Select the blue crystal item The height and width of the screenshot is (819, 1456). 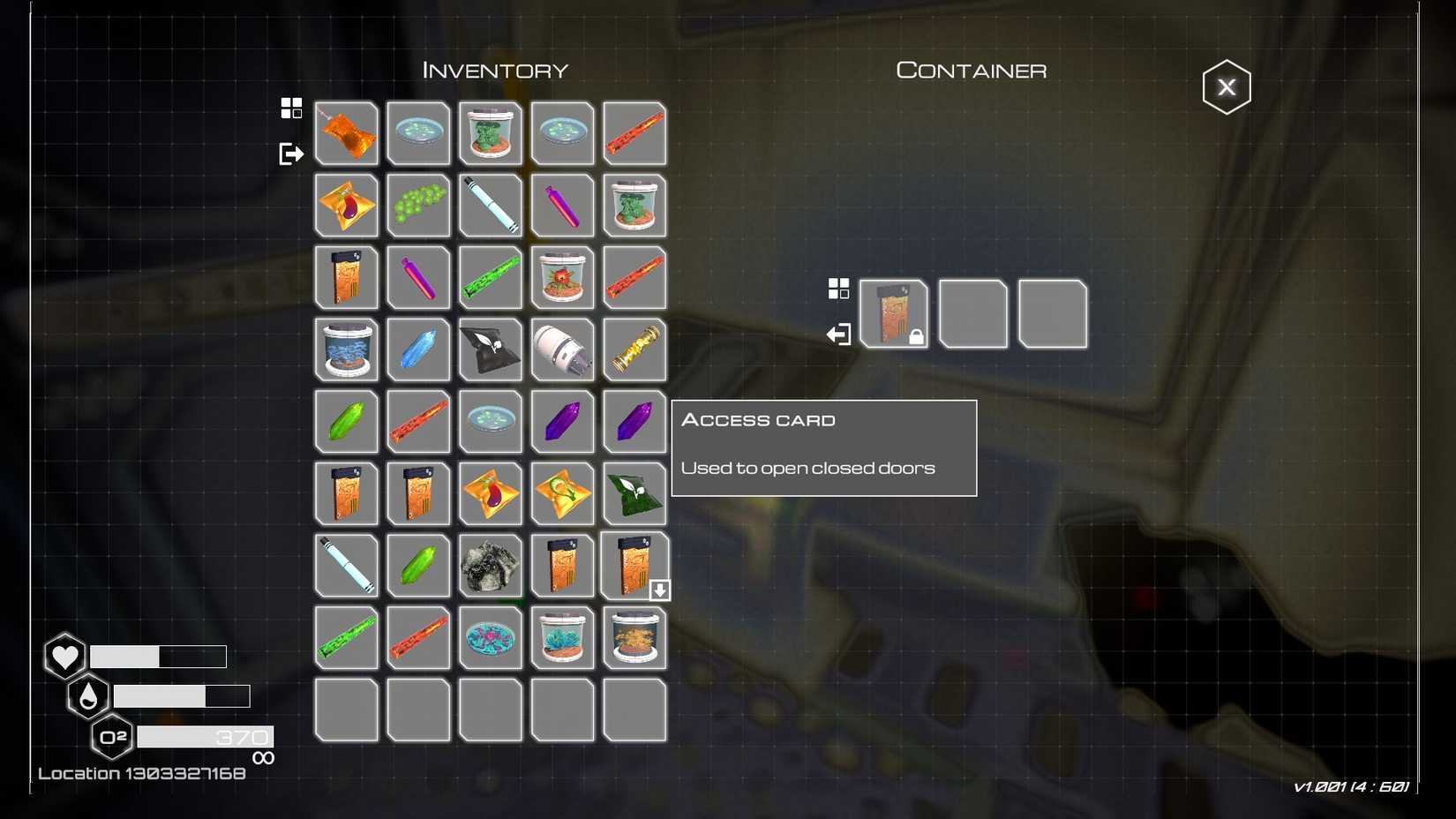pyautogui.click(x=418, y=349)
